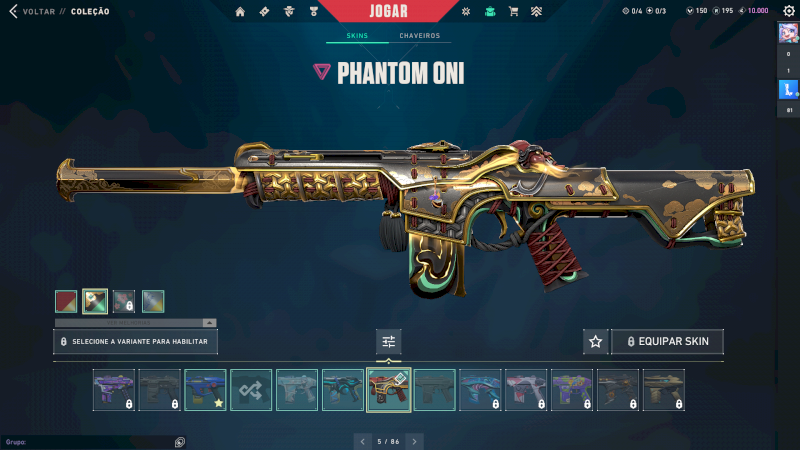Open the skin filter sliders button
This screenshot has width=800, height=450.
click(x=389, y=342)
